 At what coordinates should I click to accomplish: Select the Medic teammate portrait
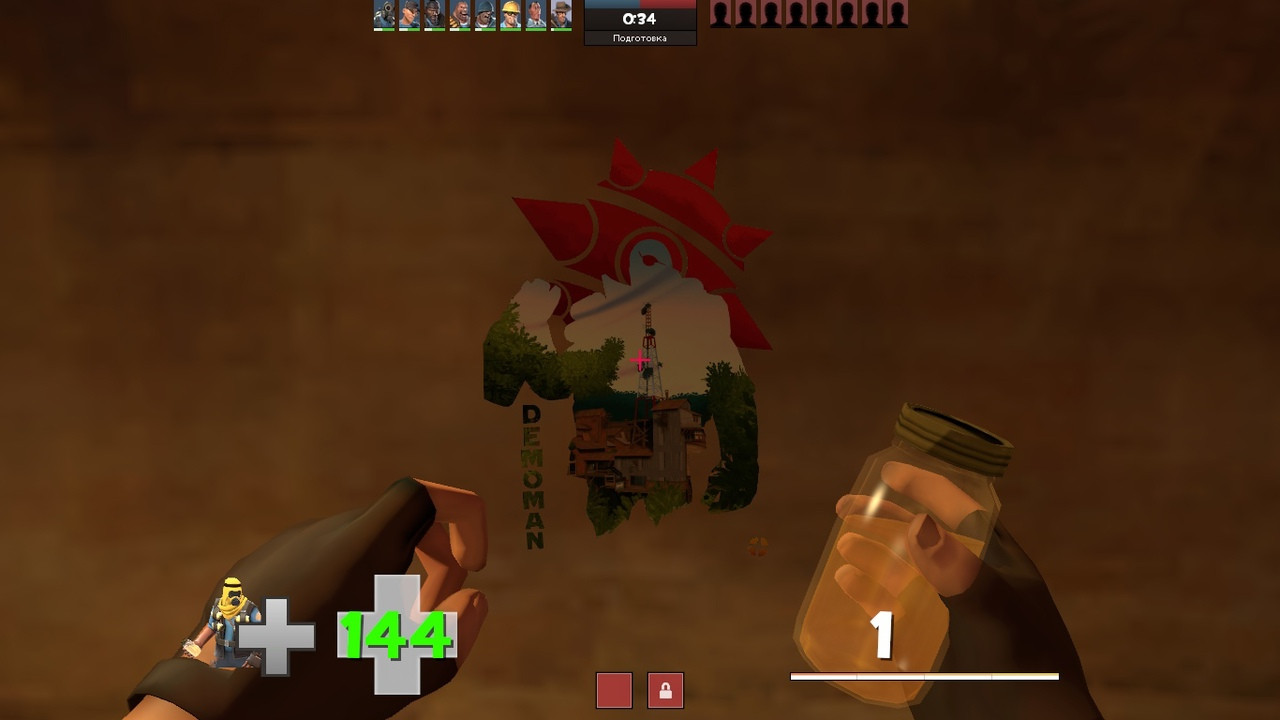[x=536, y=14]
